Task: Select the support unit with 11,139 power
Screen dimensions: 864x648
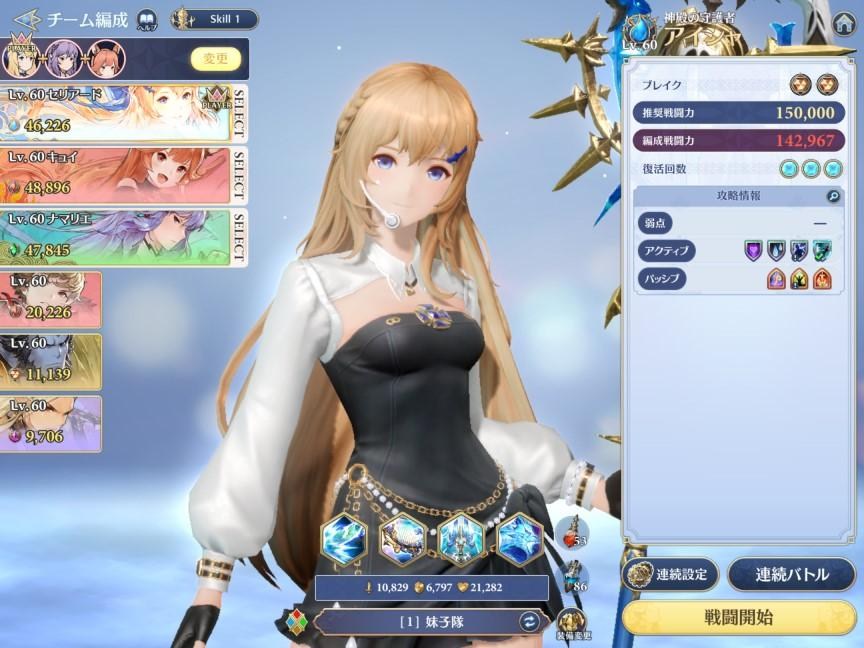Action: click(x=50, y=362)
